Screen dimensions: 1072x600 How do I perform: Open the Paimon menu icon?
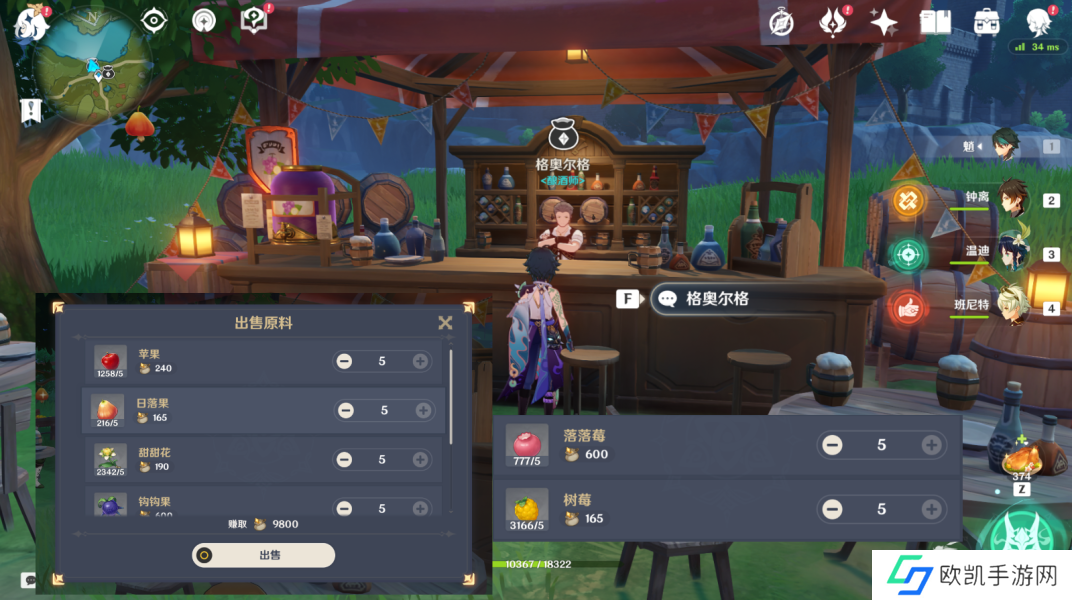[x=32, y=24]
